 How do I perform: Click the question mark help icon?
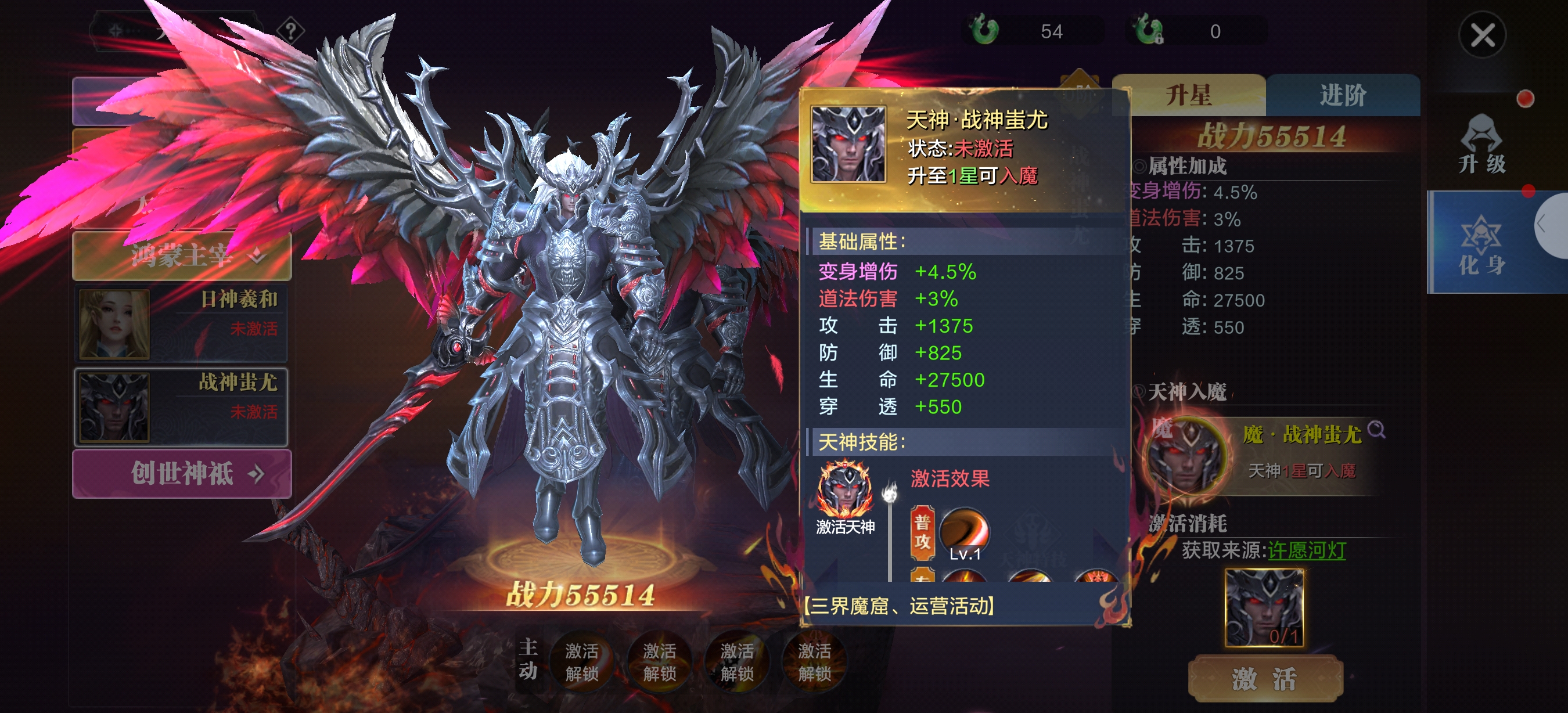[291, 30]
